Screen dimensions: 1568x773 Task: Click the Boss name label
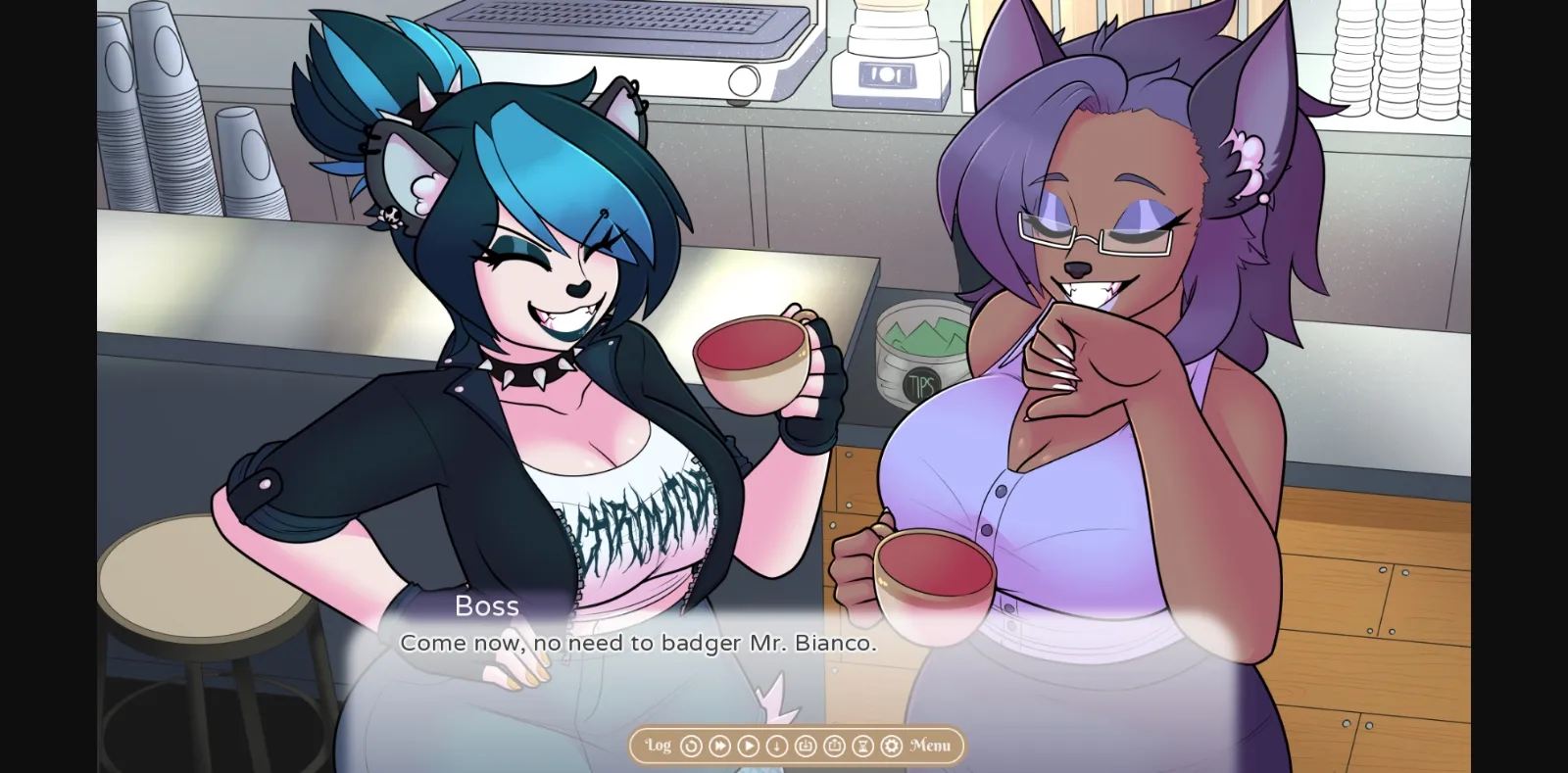(488, 606)
